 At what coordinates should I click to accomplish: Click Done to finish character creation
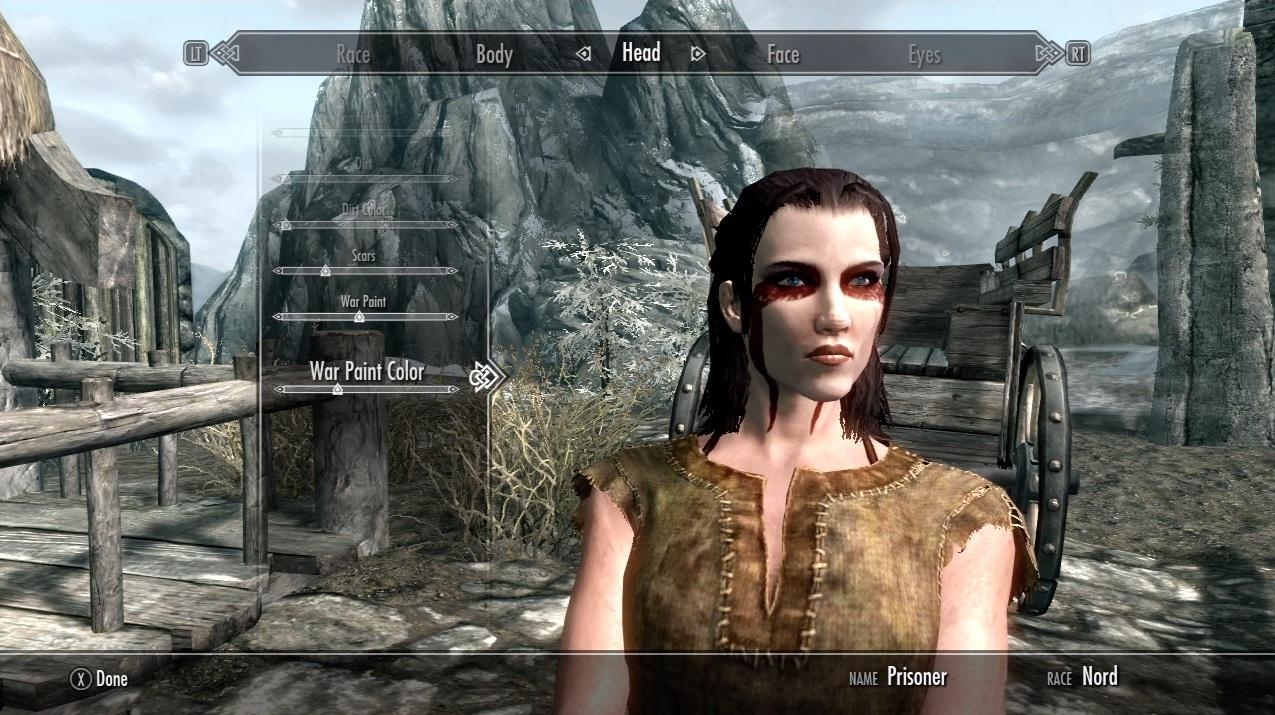point(100,680)
